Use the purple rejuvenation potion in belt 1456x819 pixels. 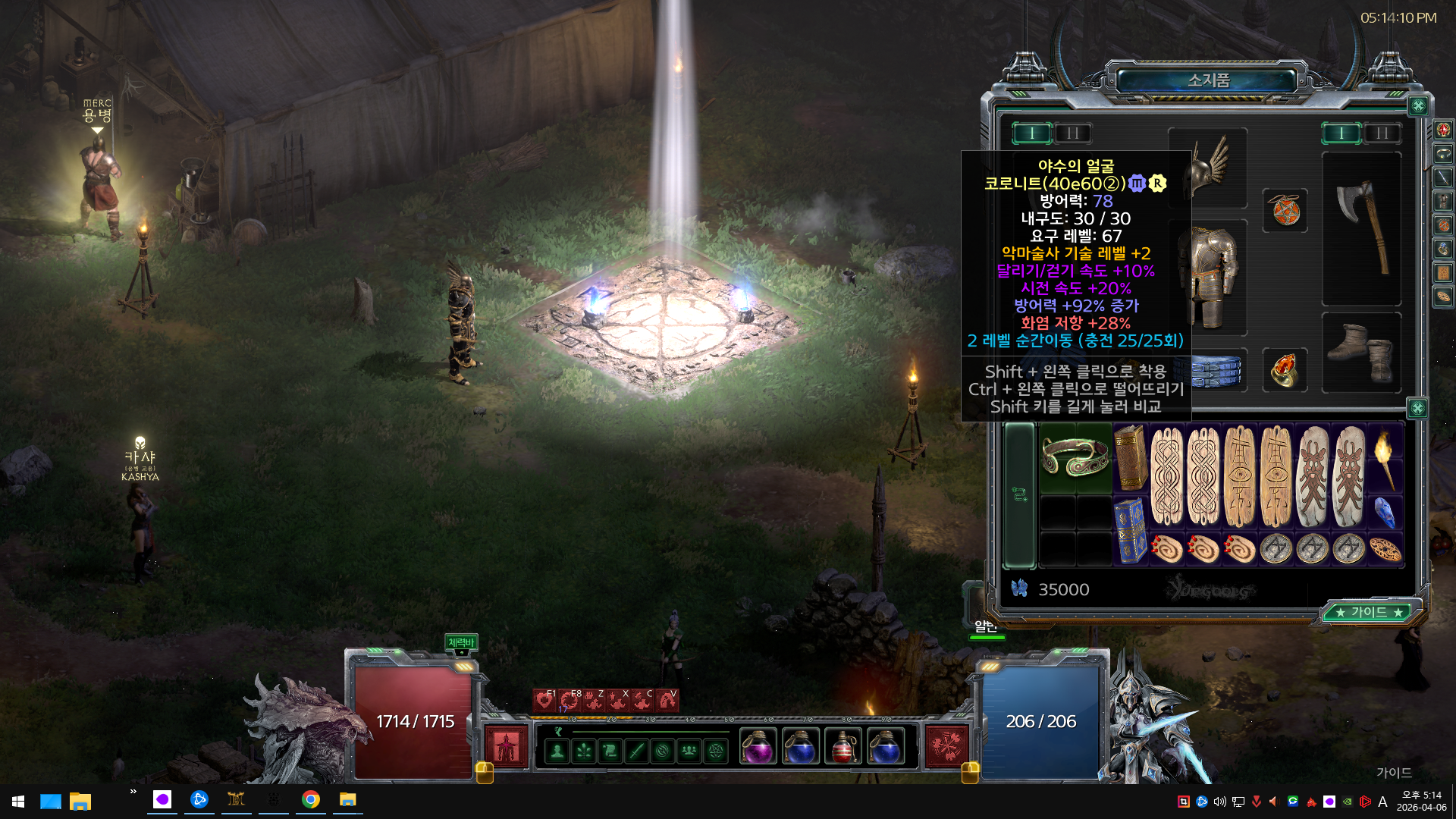(x=758, y=747)
